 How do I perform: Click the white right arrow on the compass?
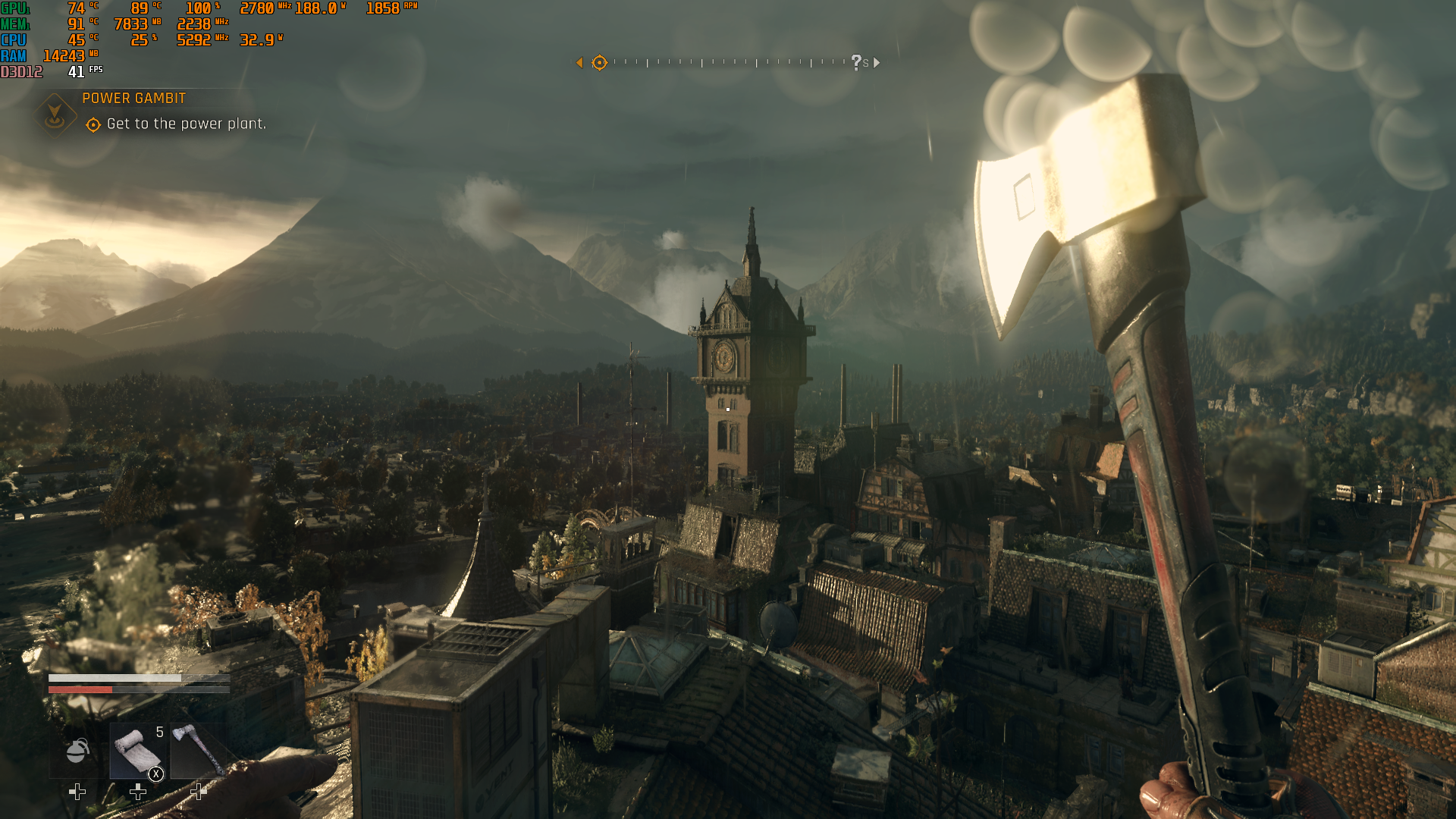pyautogui.click(x=877, y=63)
